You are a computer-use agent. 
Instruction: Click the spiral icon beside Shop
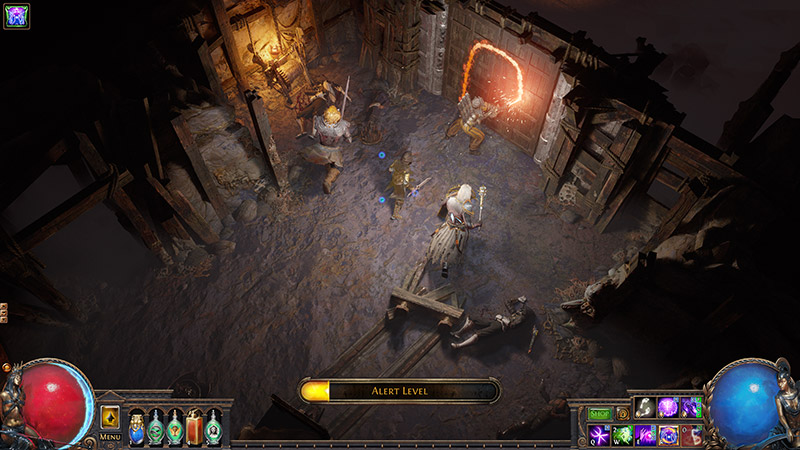point(622,412)
